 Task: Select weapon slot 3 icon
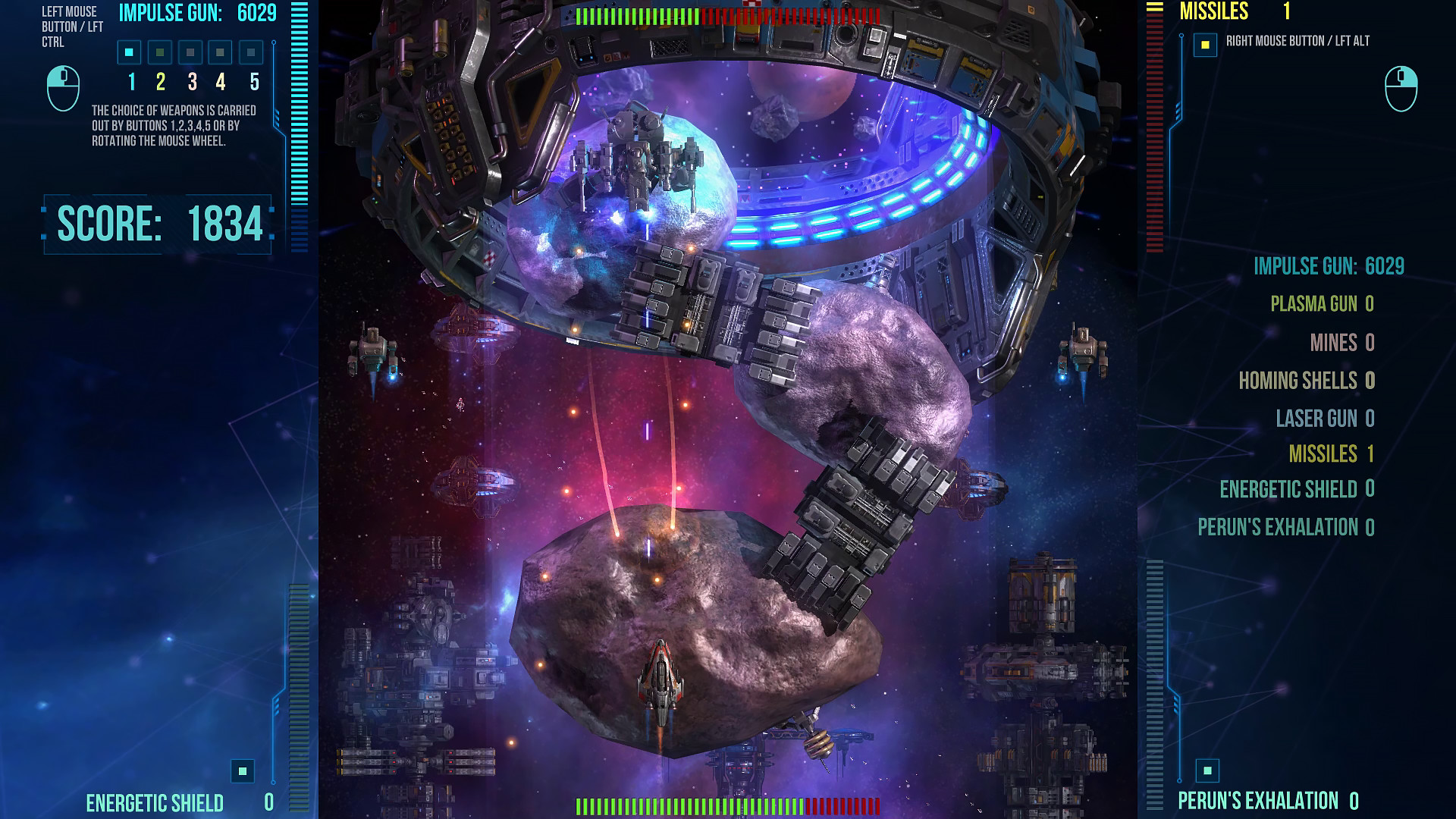coord(189,52)
